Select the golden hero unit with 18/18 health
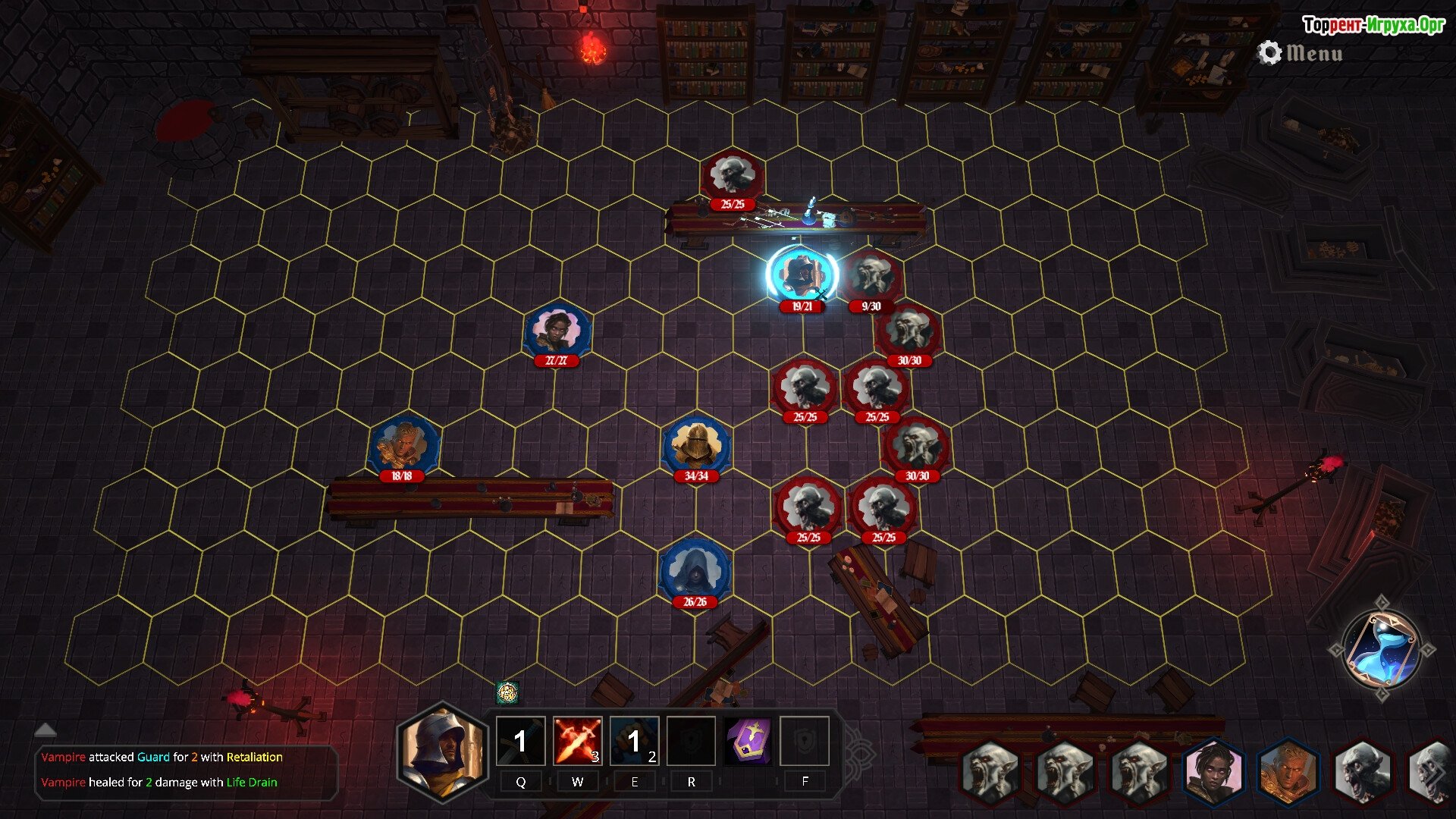This screenshot has width=1456, height=819. [403, 446]
